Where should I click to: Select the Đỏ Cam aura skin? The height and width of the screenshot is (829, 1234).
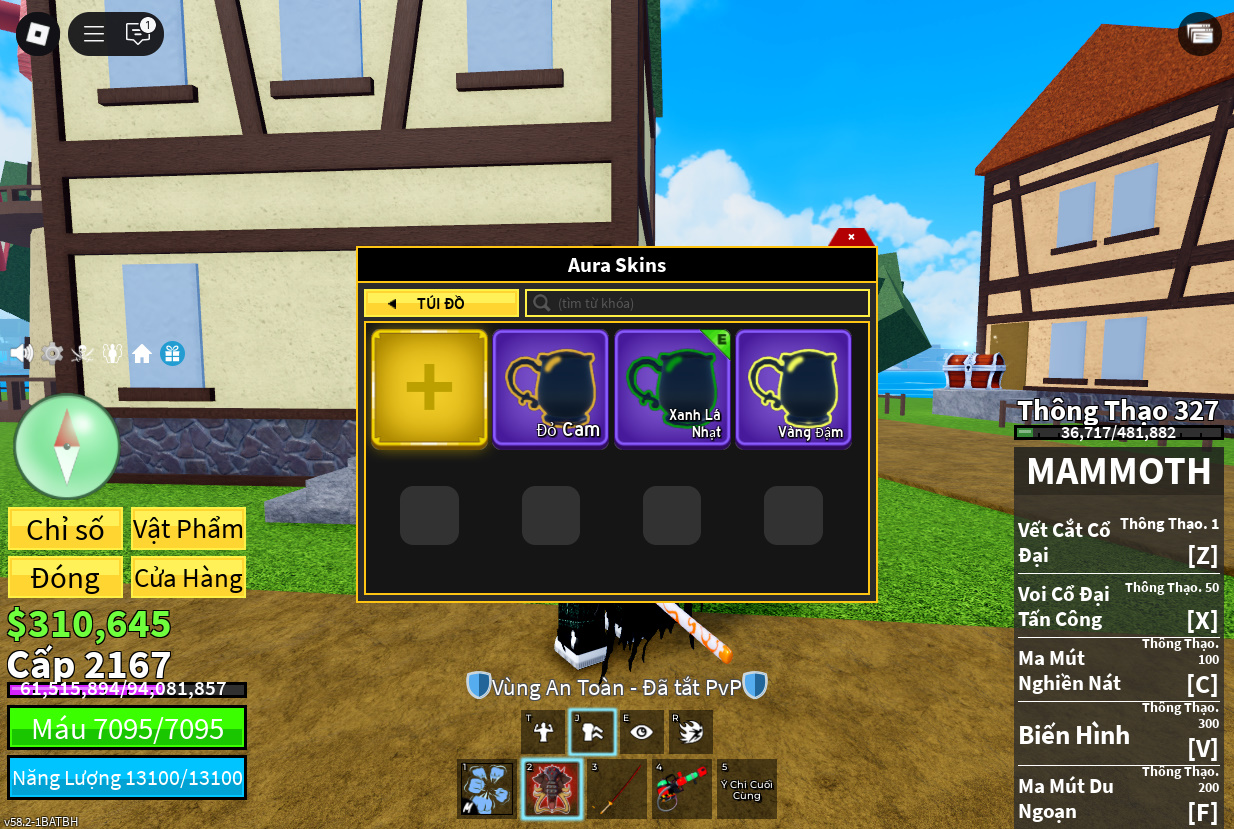click(551, 388)
